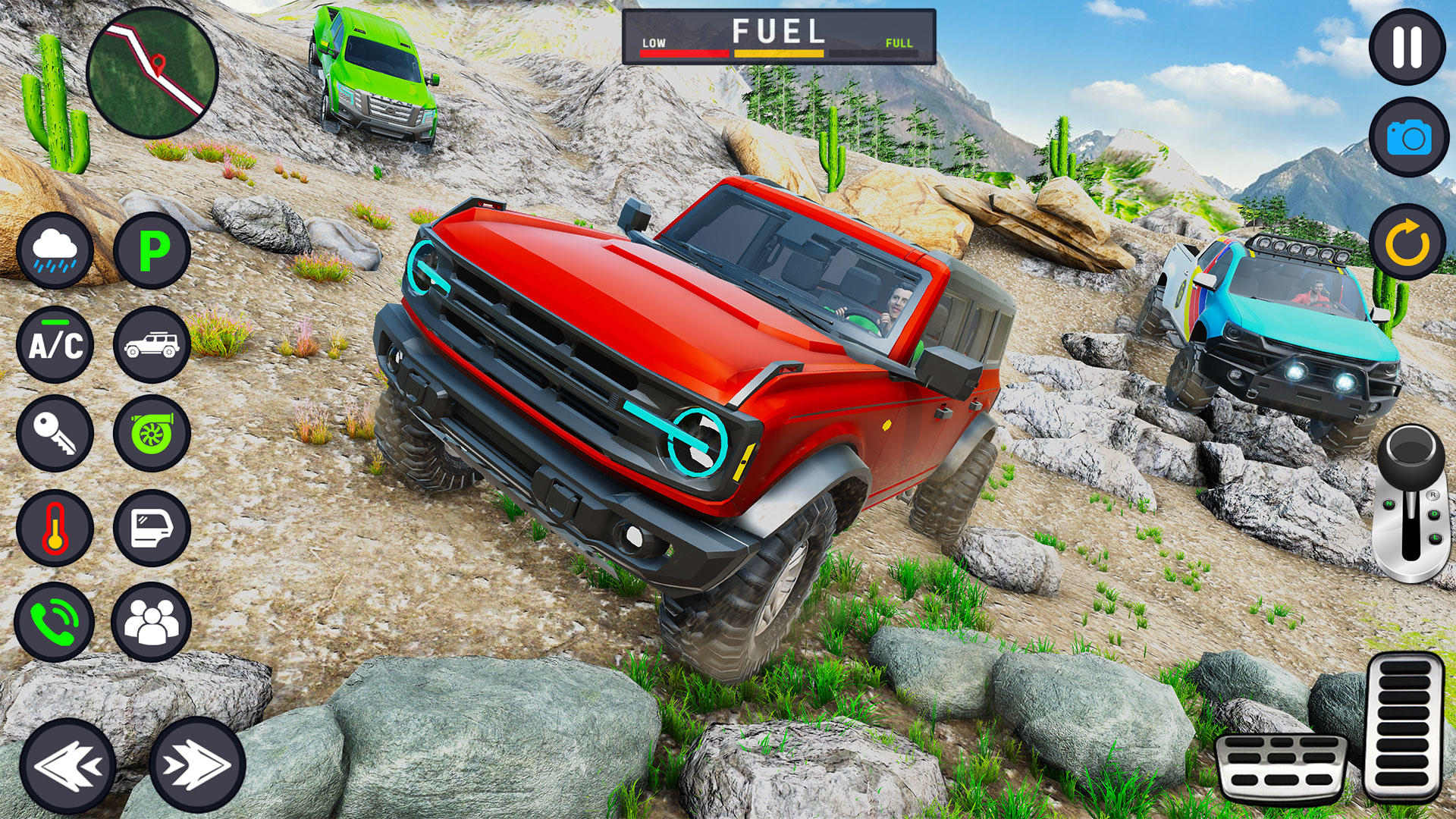Turn on the A/C button
The image size is (1456, 819).
(x=55, y=345)
